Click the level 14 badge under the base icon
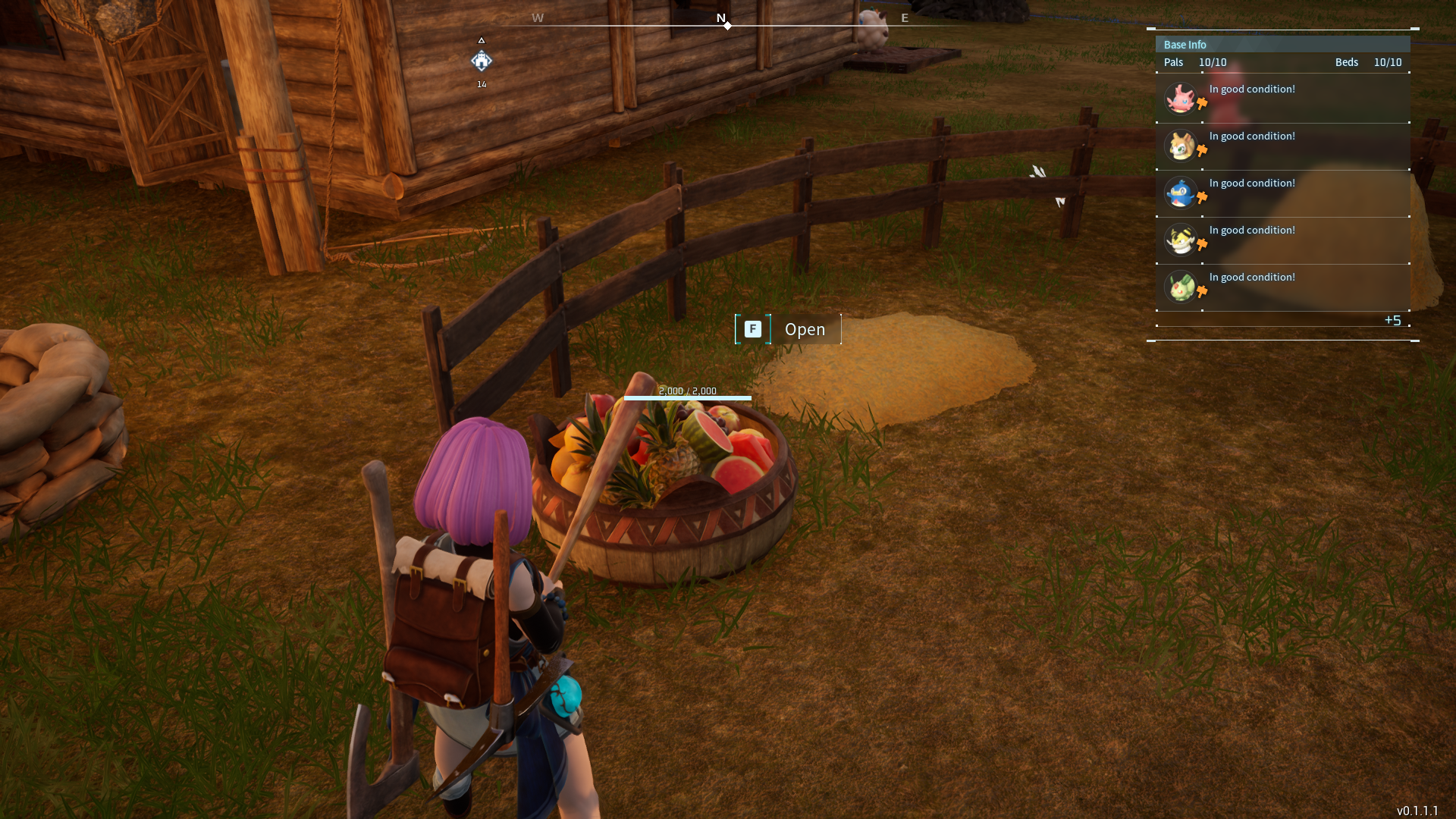This screenshot has height=819, width=1456. (x=482, y=85)
